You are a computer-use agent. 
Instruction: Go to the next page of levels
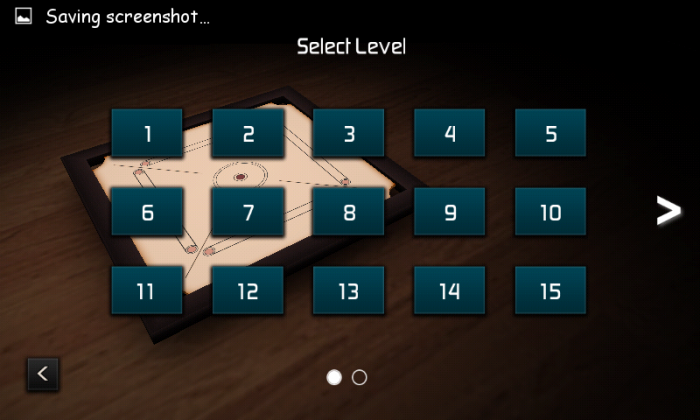[x=668, y=210]
